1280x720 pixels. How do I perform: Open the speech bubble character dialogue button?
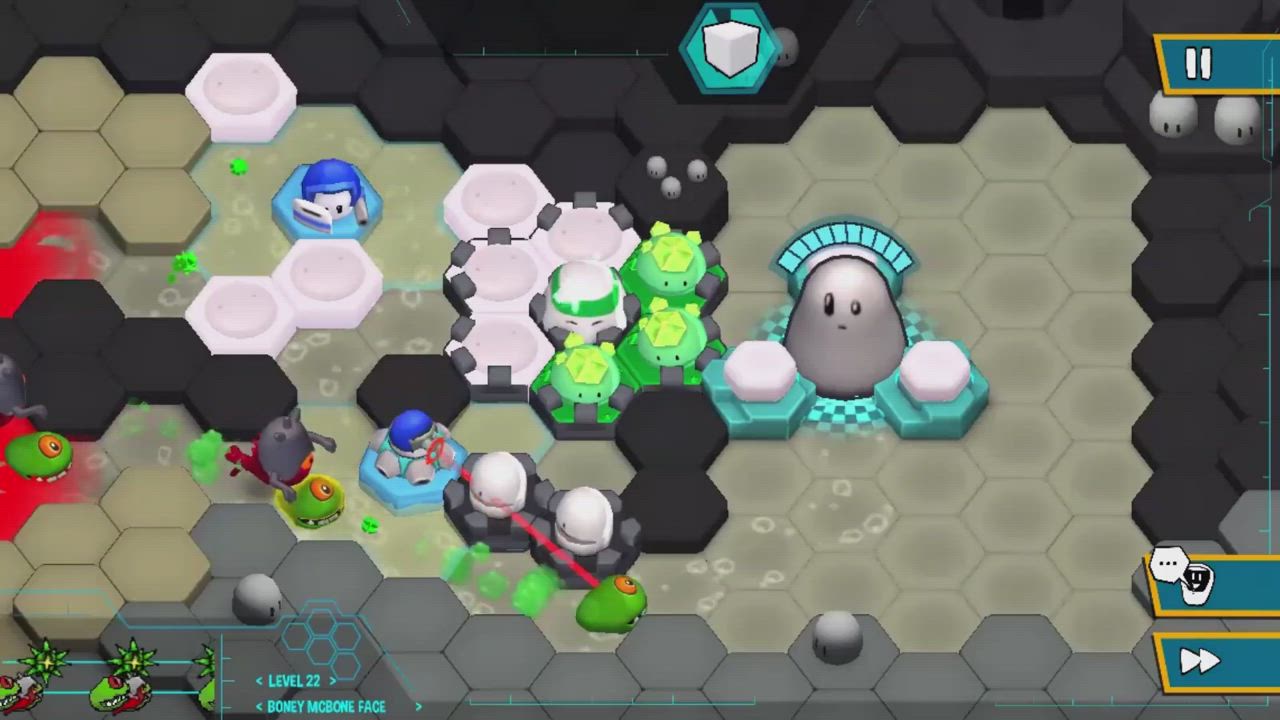point(1185,576)
